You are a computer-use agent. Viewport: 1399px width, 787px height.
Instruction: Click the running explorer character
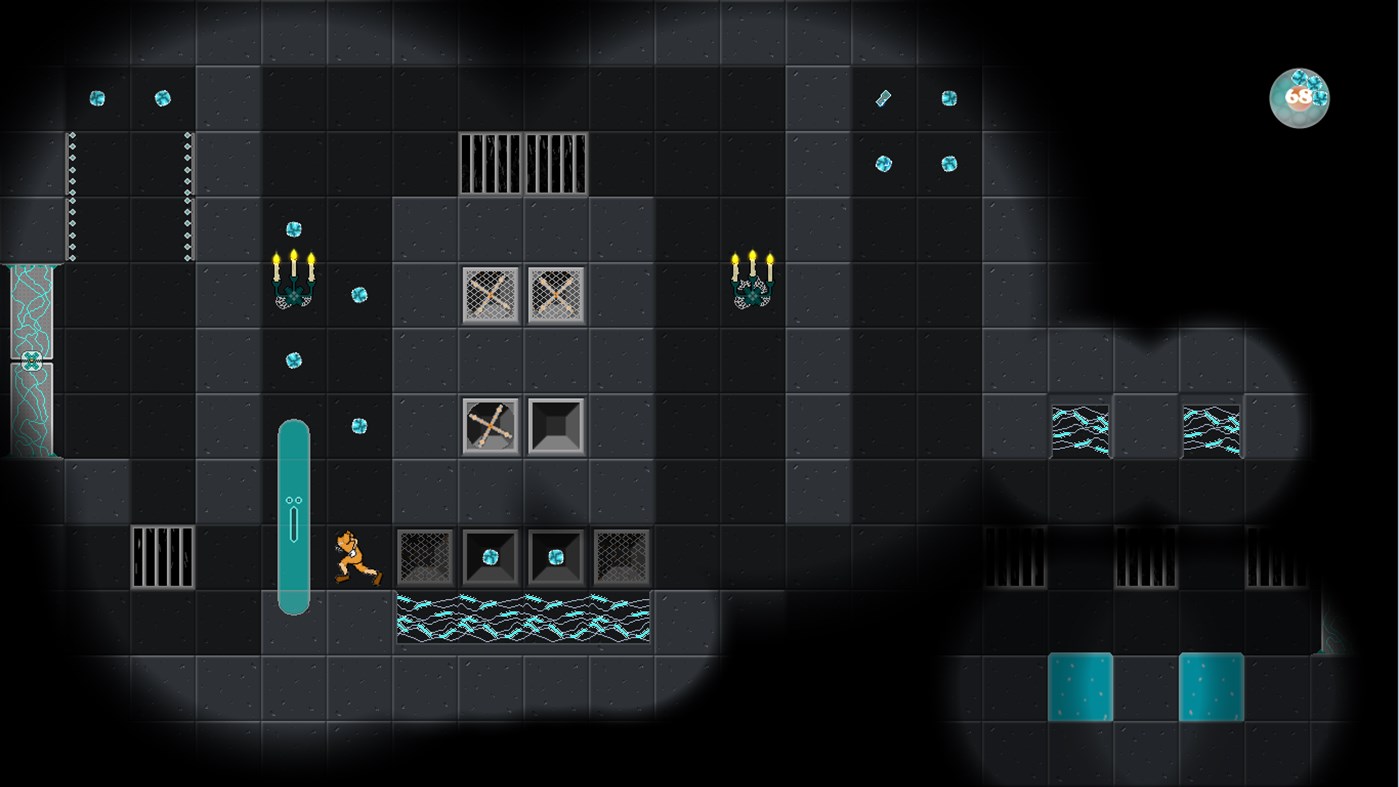coord(355,556)
